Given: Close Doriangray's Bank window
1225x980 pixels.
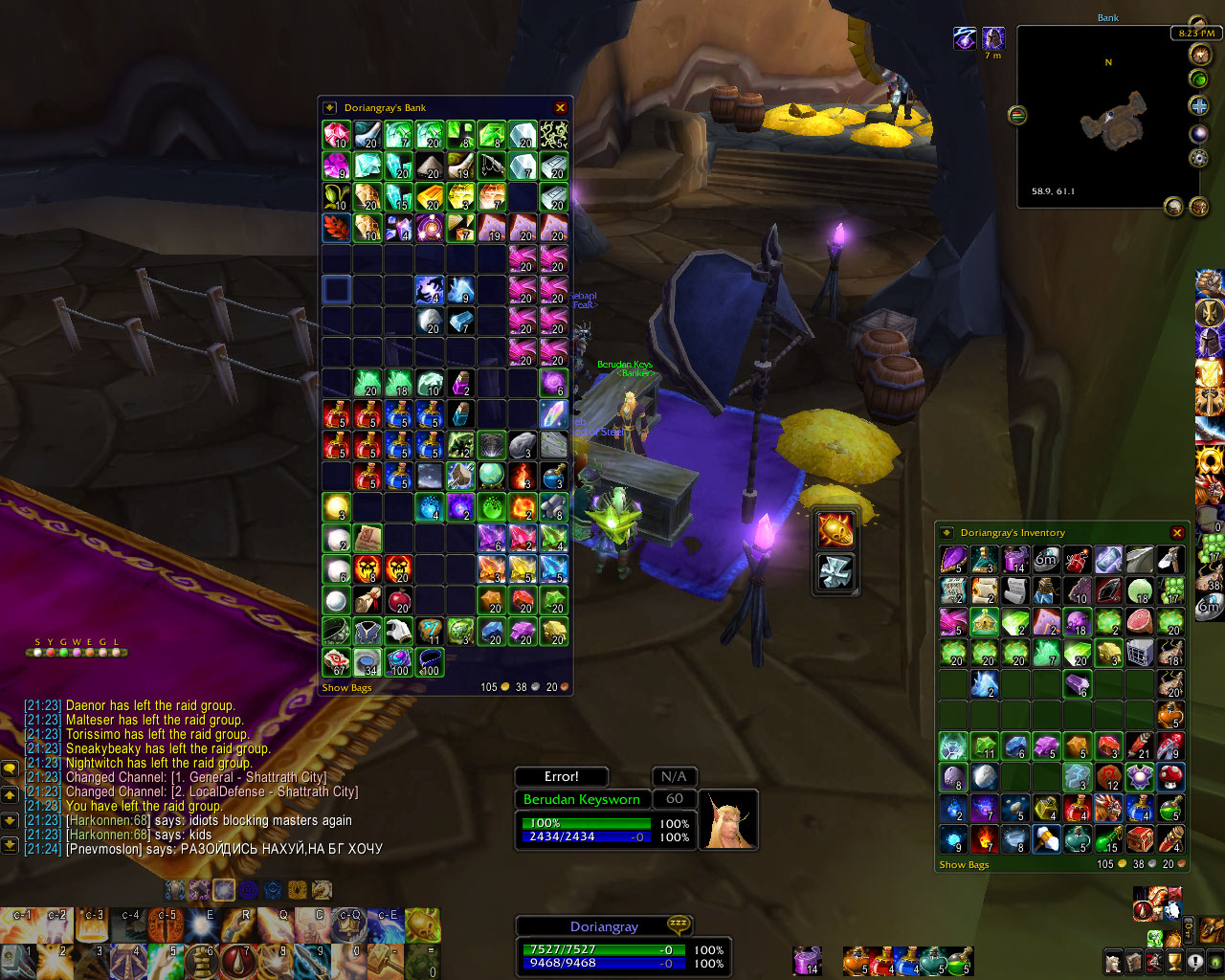Looking at the screenshot, I should coord(561,107).
